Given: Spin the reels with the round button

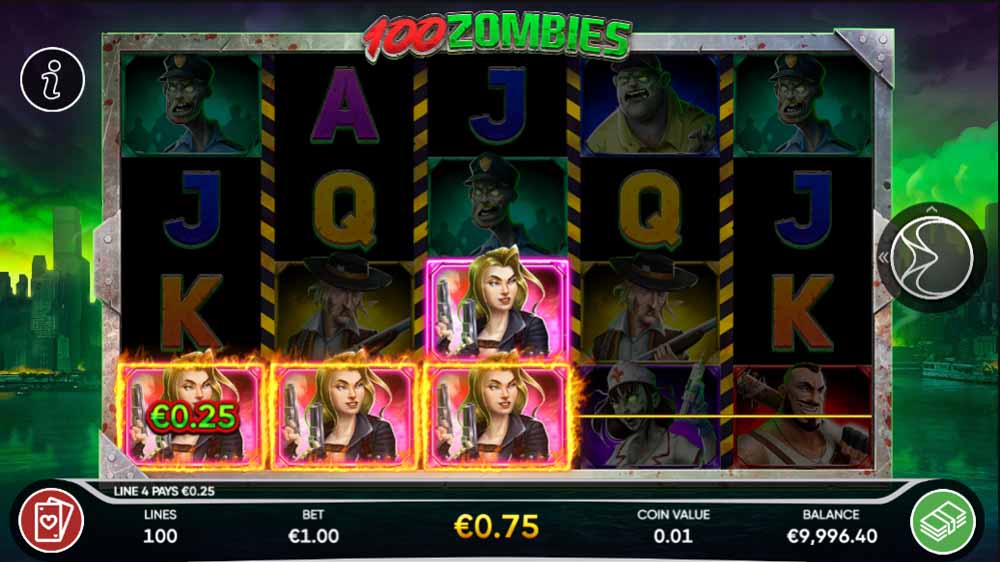Looking at the screenshot, I should [931, 253].
